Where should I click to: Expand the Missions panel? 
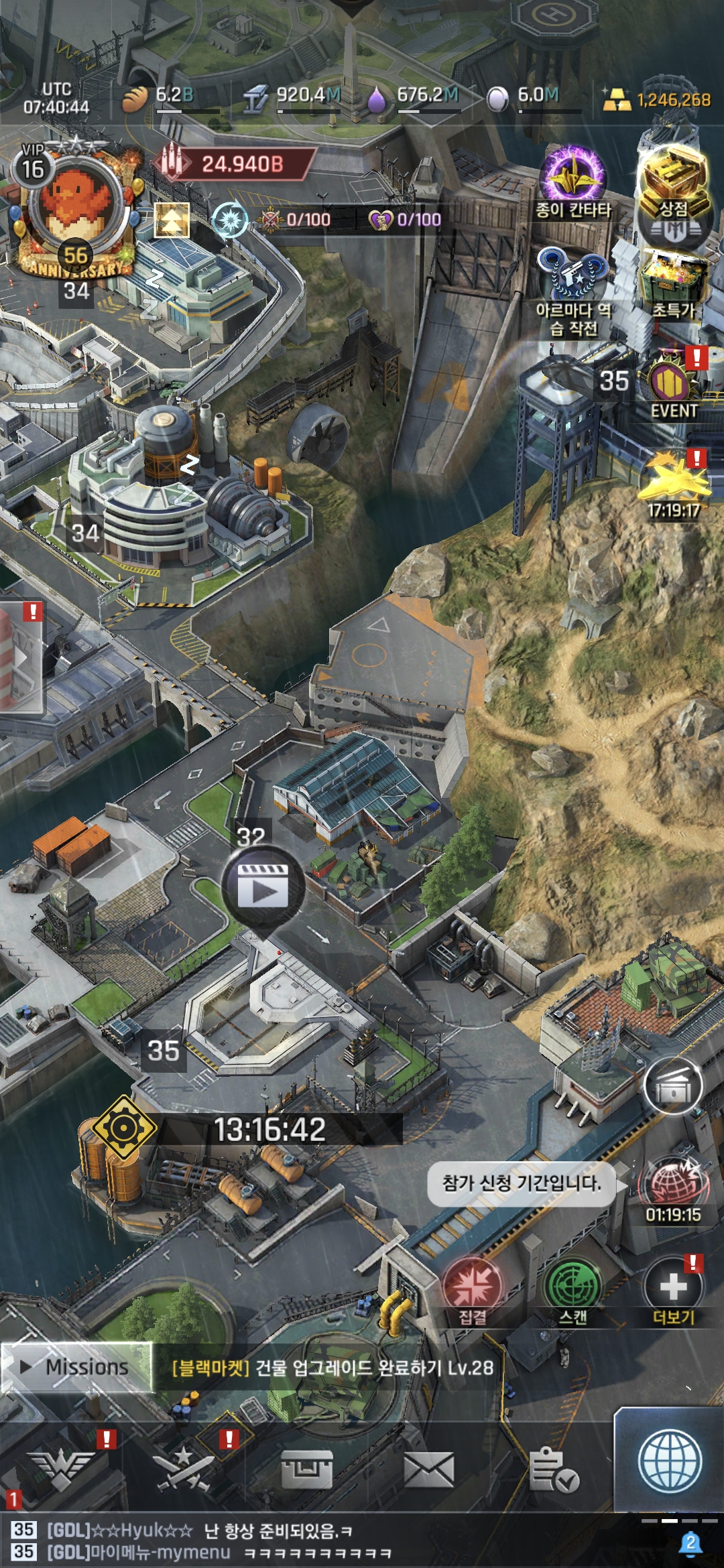77,1367
